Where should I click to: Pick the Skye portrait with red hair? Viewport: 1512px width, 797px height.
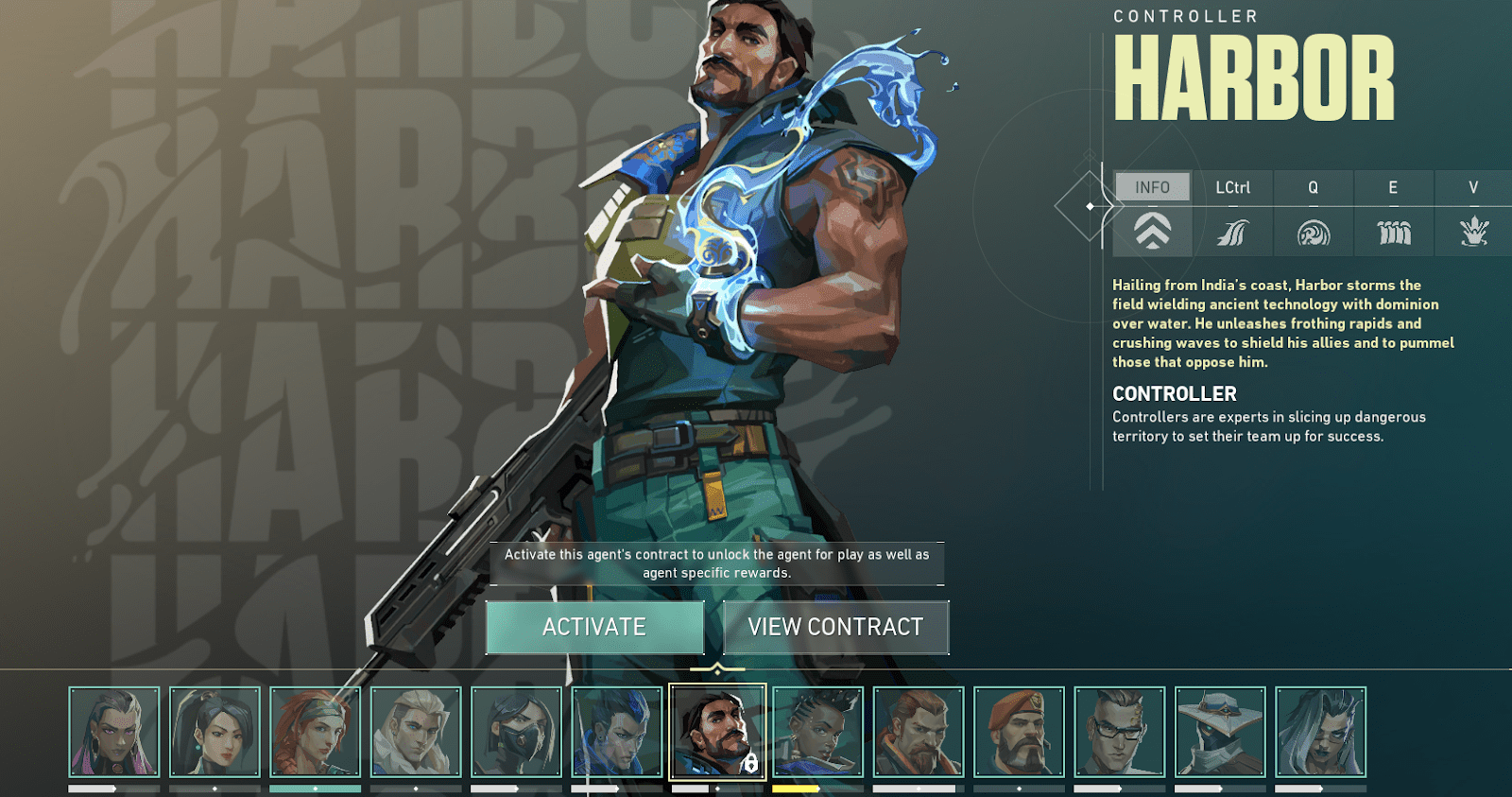[315, 732]
